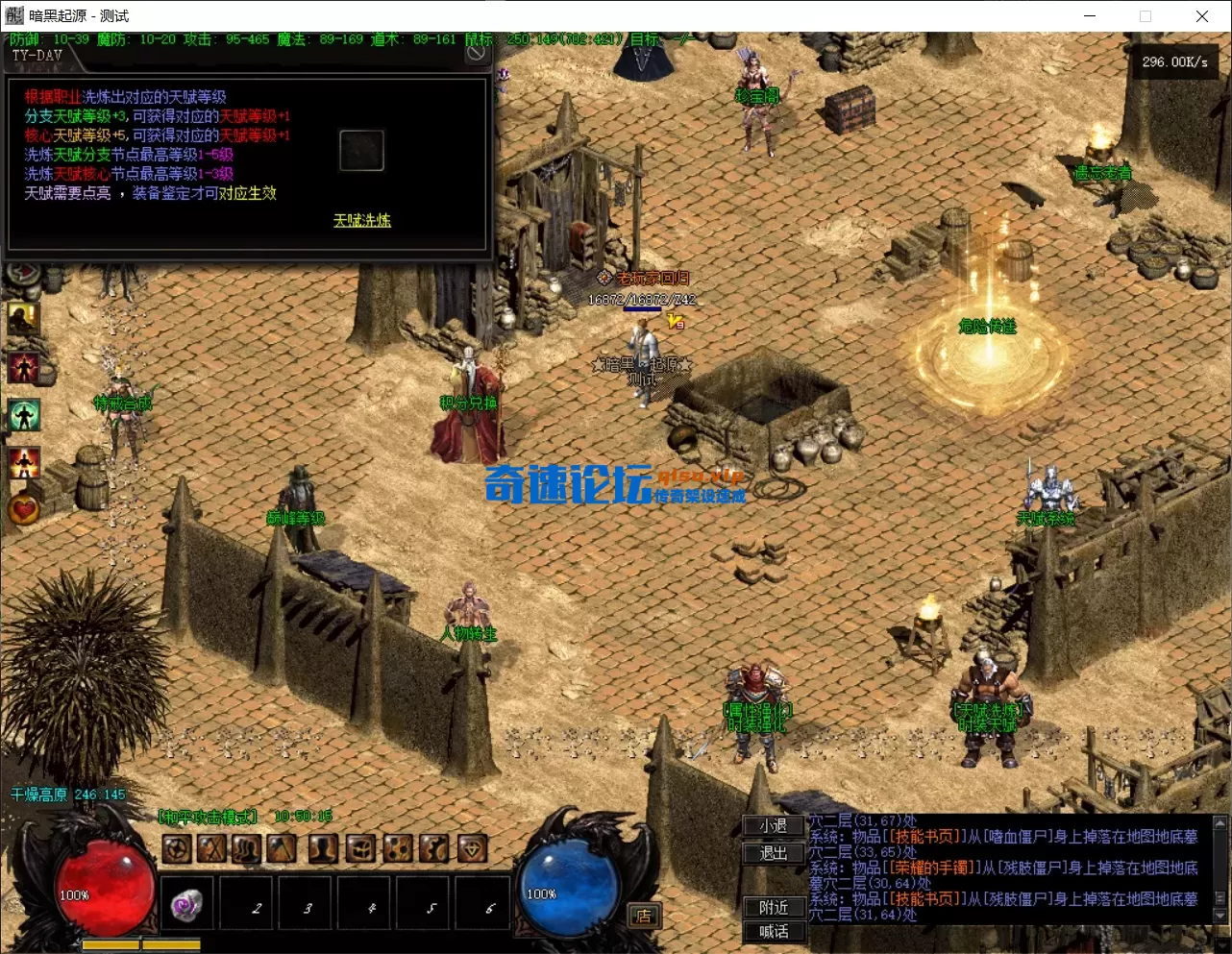Open the game window system menu via title icon
Viewport: 1232px width, 954px height.
tap(13, 15)
